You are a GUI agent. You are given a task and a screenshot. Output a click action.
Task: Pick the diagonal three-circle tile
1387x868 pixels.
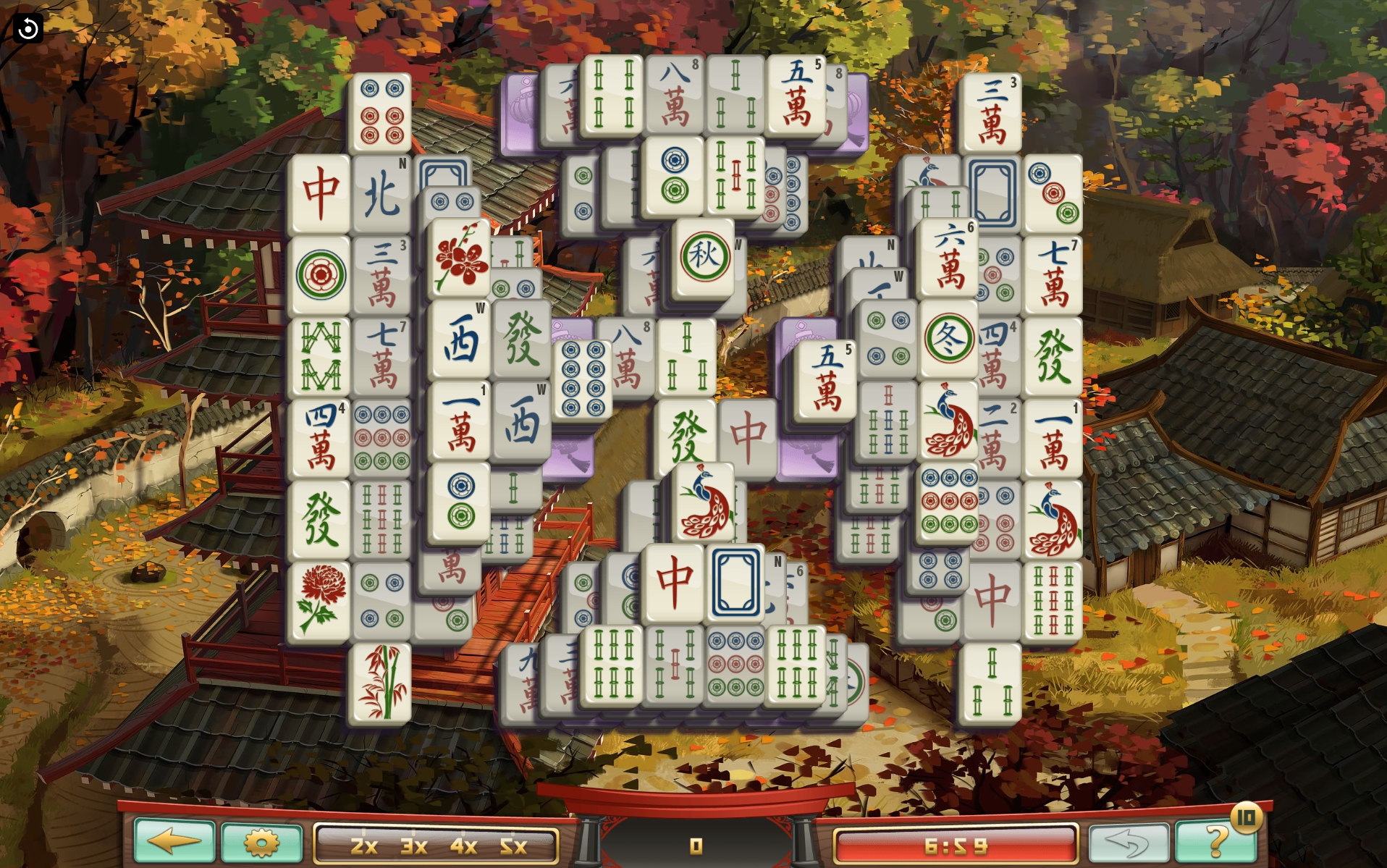1053,193
